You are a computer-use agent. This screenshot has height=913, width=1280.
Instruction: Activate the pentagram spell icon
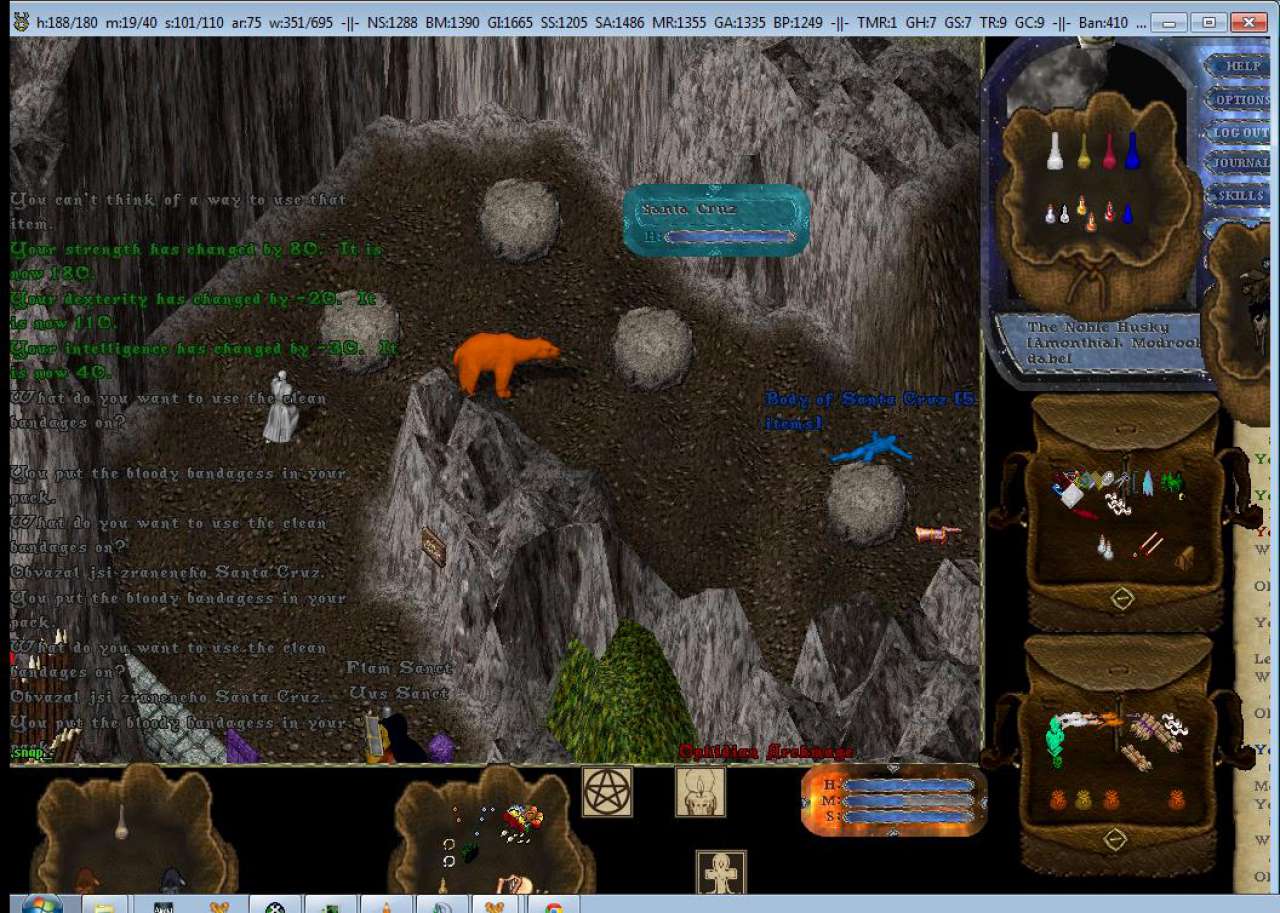click(x=607, y=792)
